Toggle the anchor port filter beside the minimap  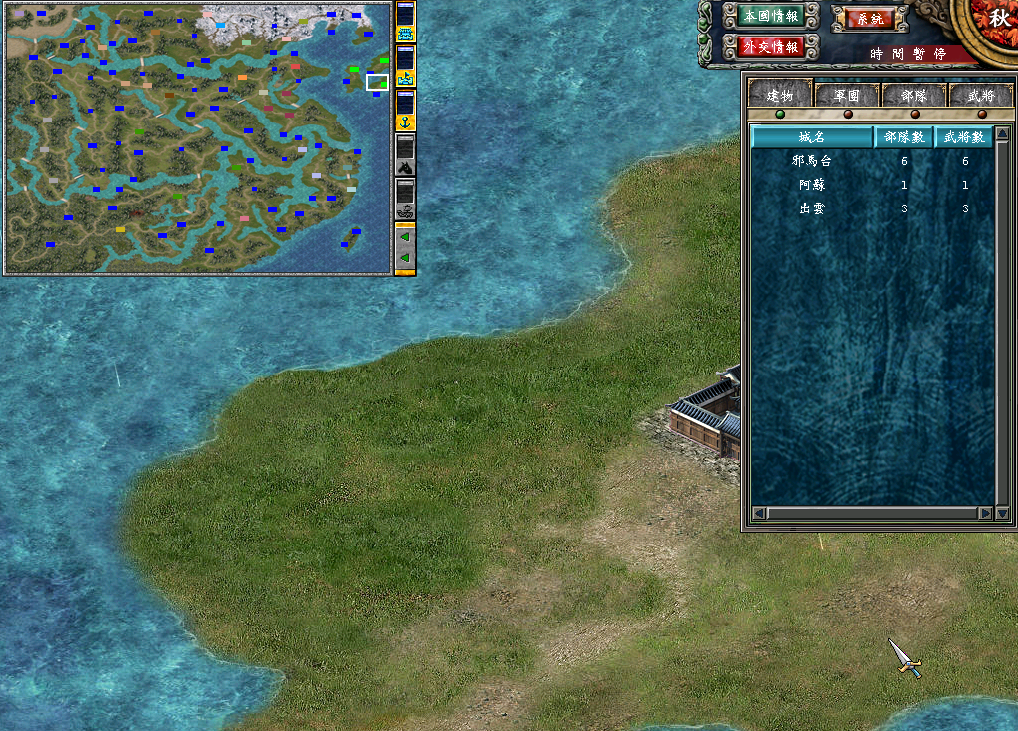coord(405,121)
